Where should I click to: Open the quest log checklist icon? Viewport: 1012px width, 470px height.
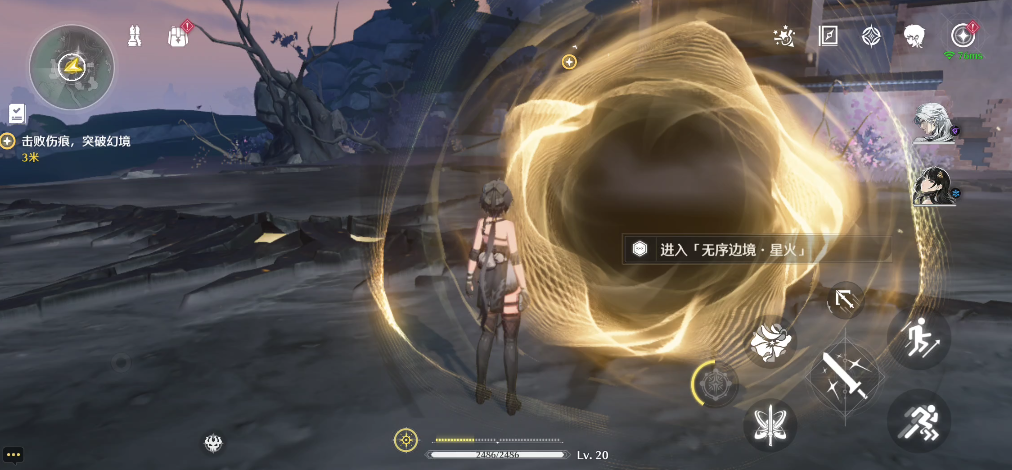pyautogui.click(x=17, y=113)
